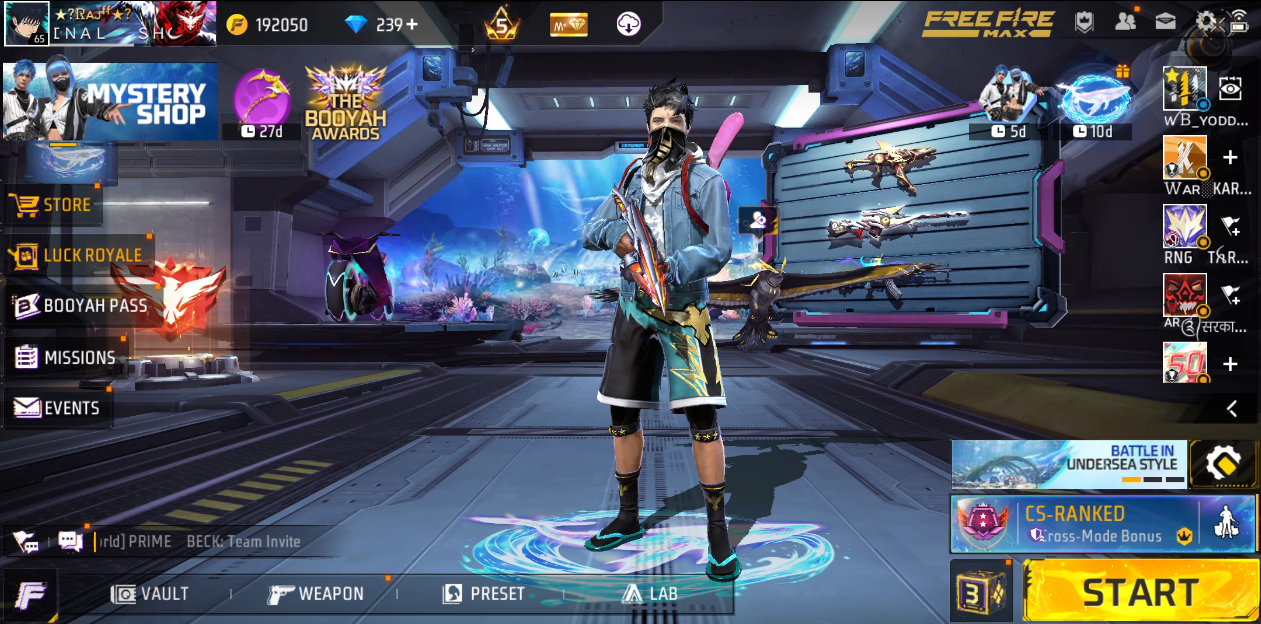Open the friends list icon
Image resolution: width=1261 pixels, height=624 pixels.
pos(1126,22)
